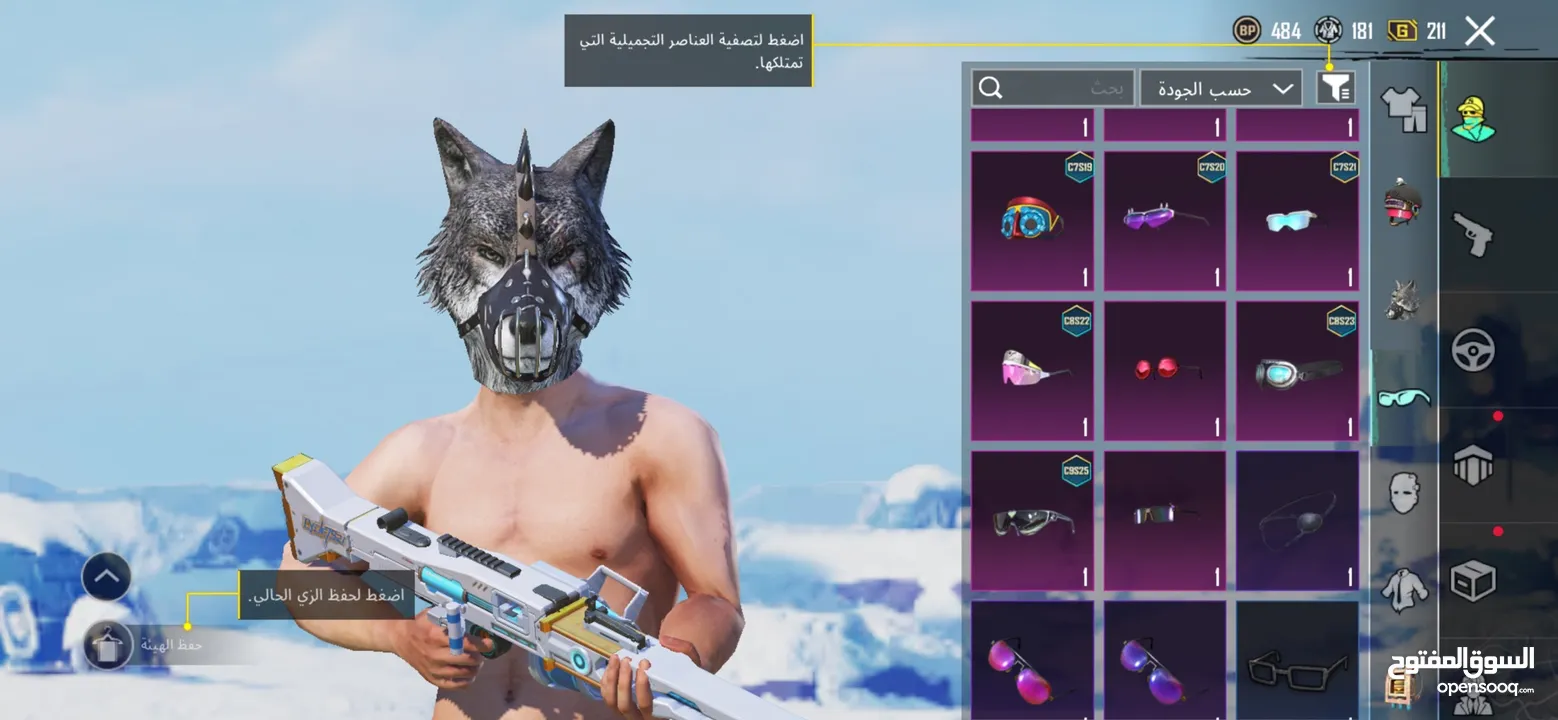
Task: Select the C8S23 goggles item
Action: 1297,370
